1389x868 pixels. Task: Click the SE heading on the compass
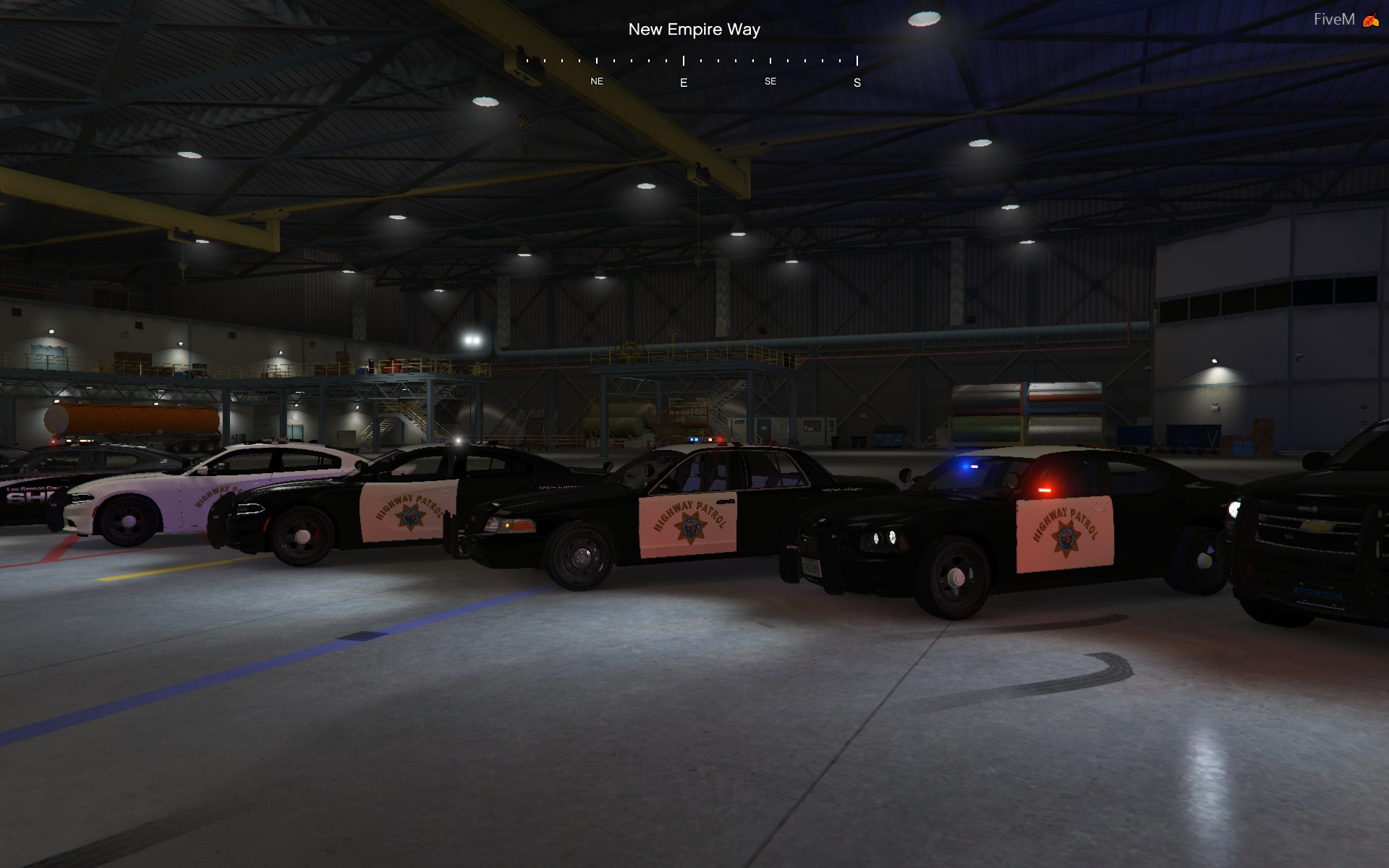pos(769,81)
